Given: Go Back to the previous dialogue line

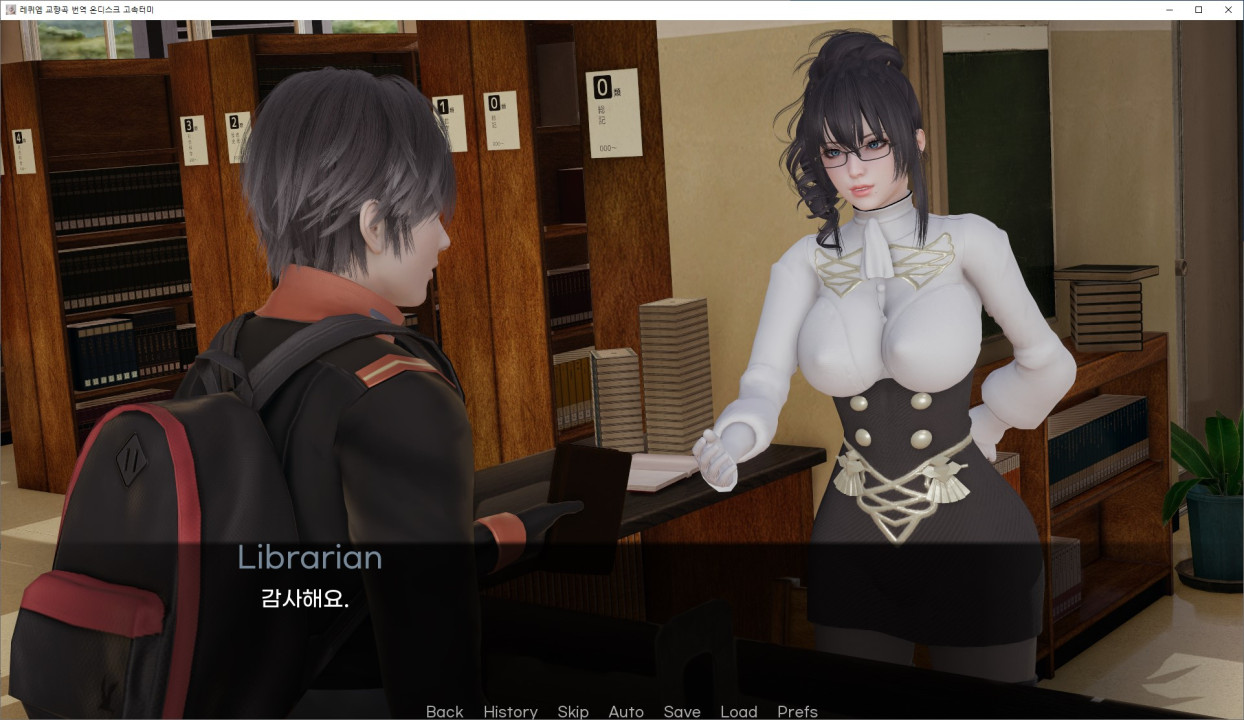Looking at the screenshot, I should click(x=444, y=711).
